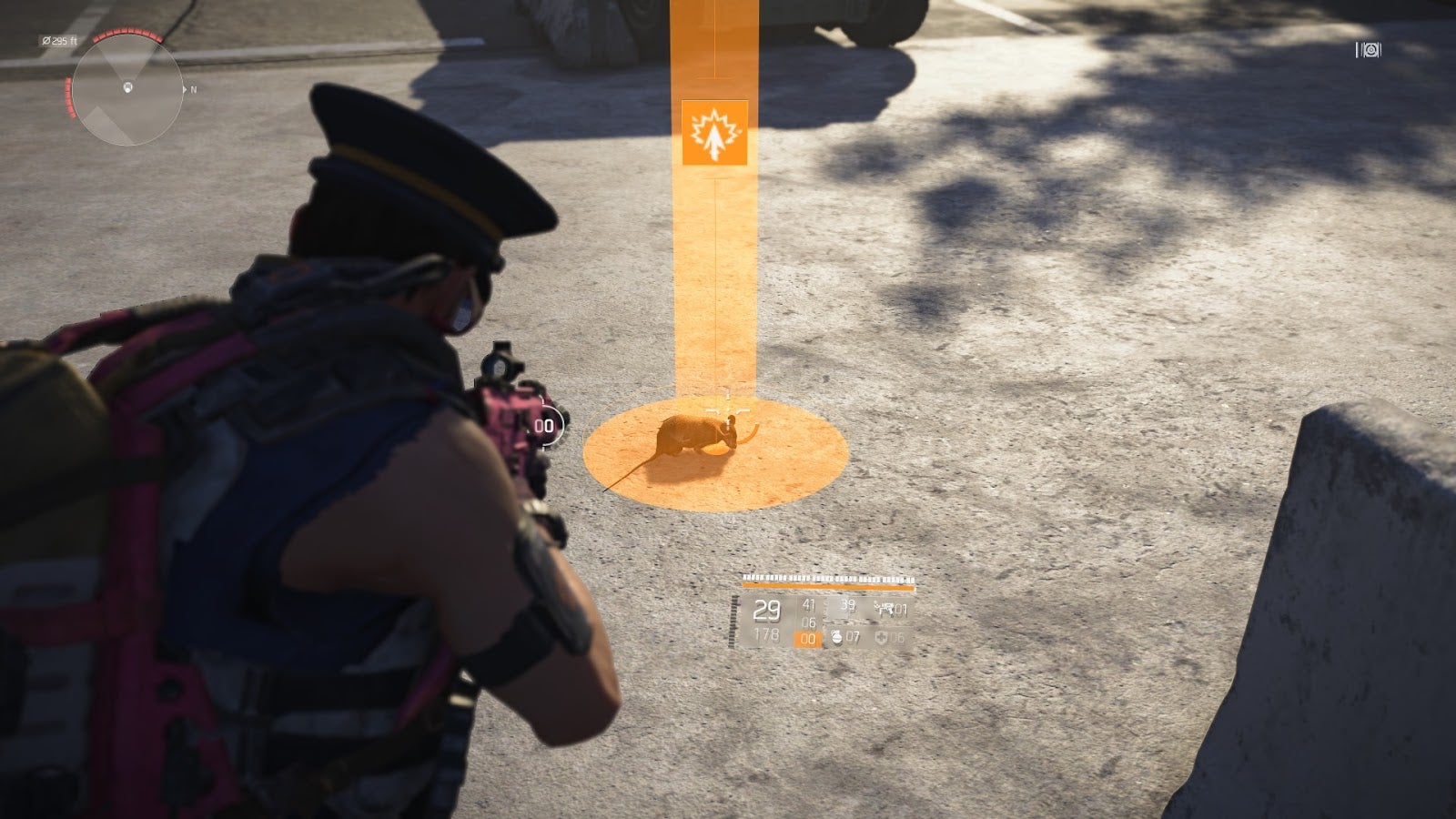
Task: Select the north 'N' compass marker beside the minimap
Action: (193, 89)
